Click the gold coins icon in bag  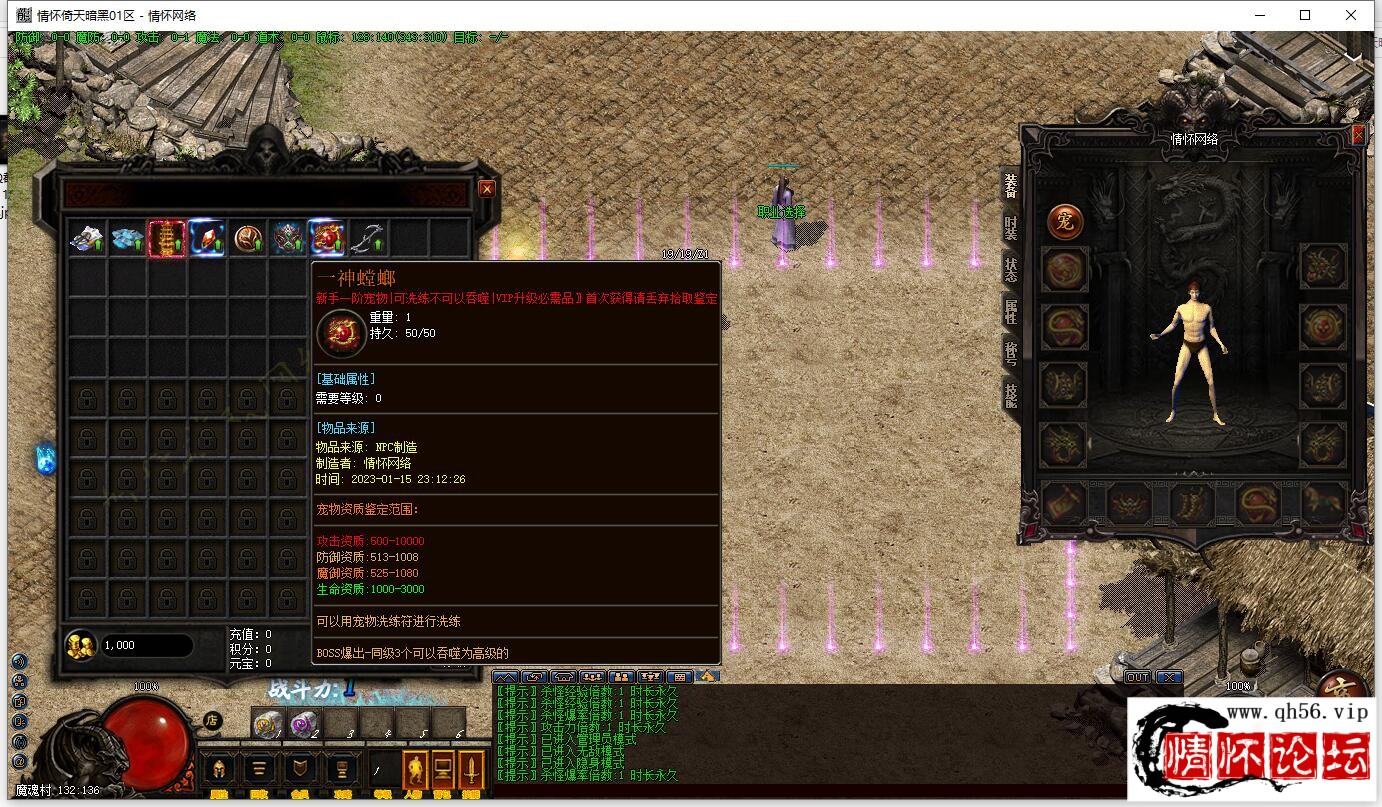pyautogui.click(x=80, y=645)
